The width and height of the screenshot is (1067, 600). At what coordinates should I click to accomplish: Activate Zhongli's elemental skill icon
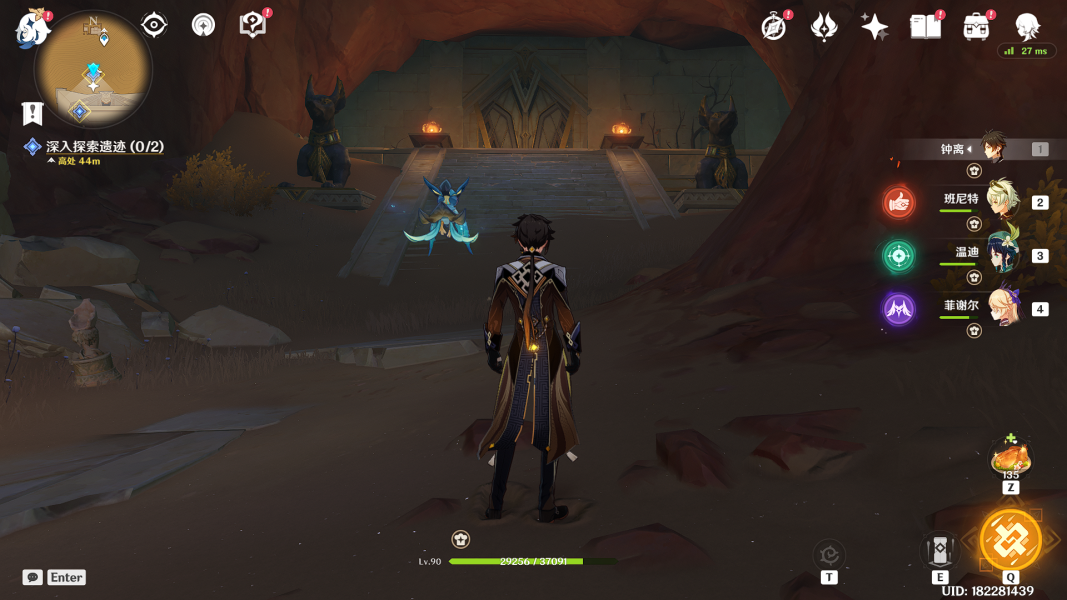pos(940,549)
